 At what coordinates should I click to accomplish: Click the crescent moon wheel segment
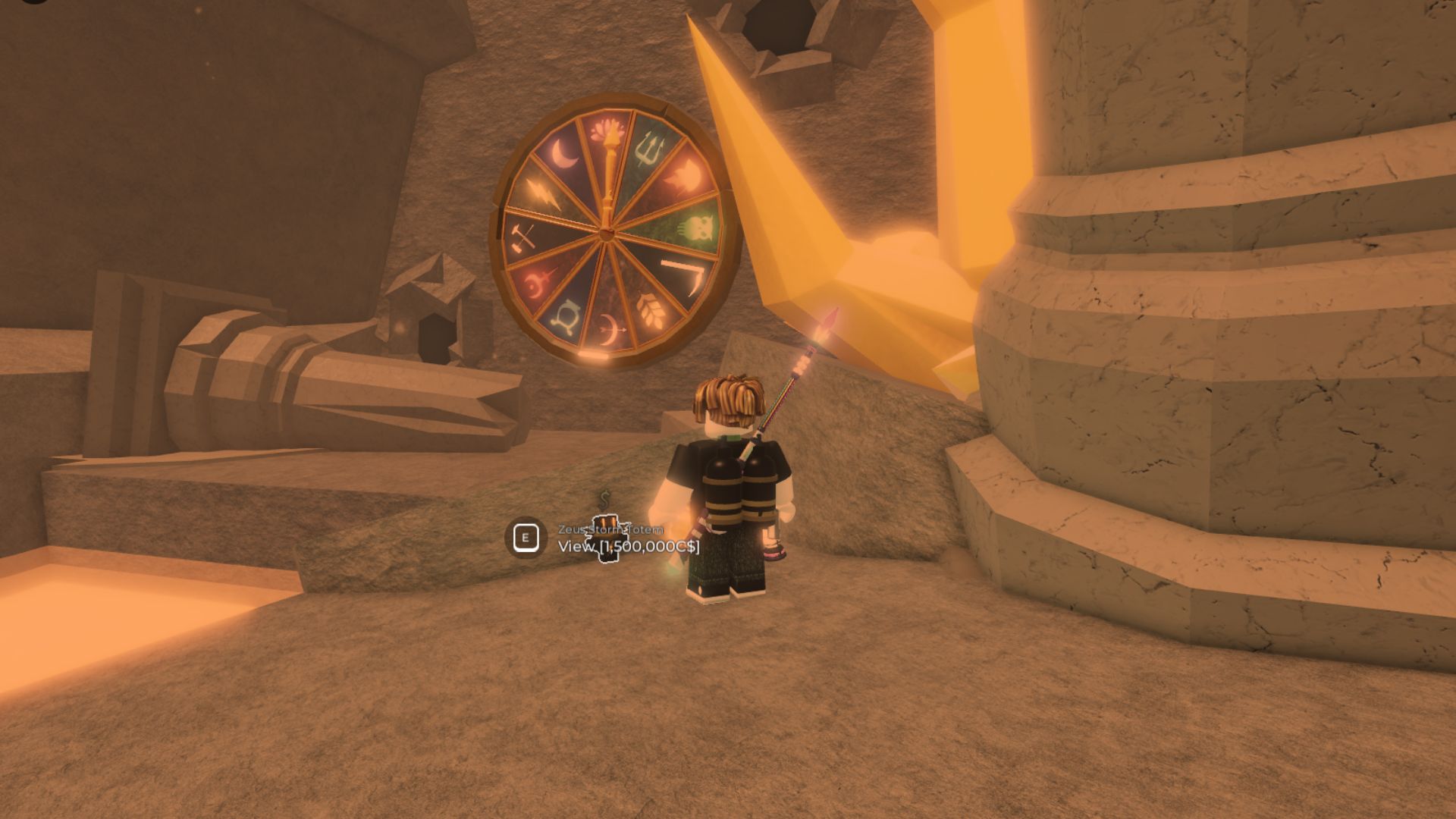[565, 152]
